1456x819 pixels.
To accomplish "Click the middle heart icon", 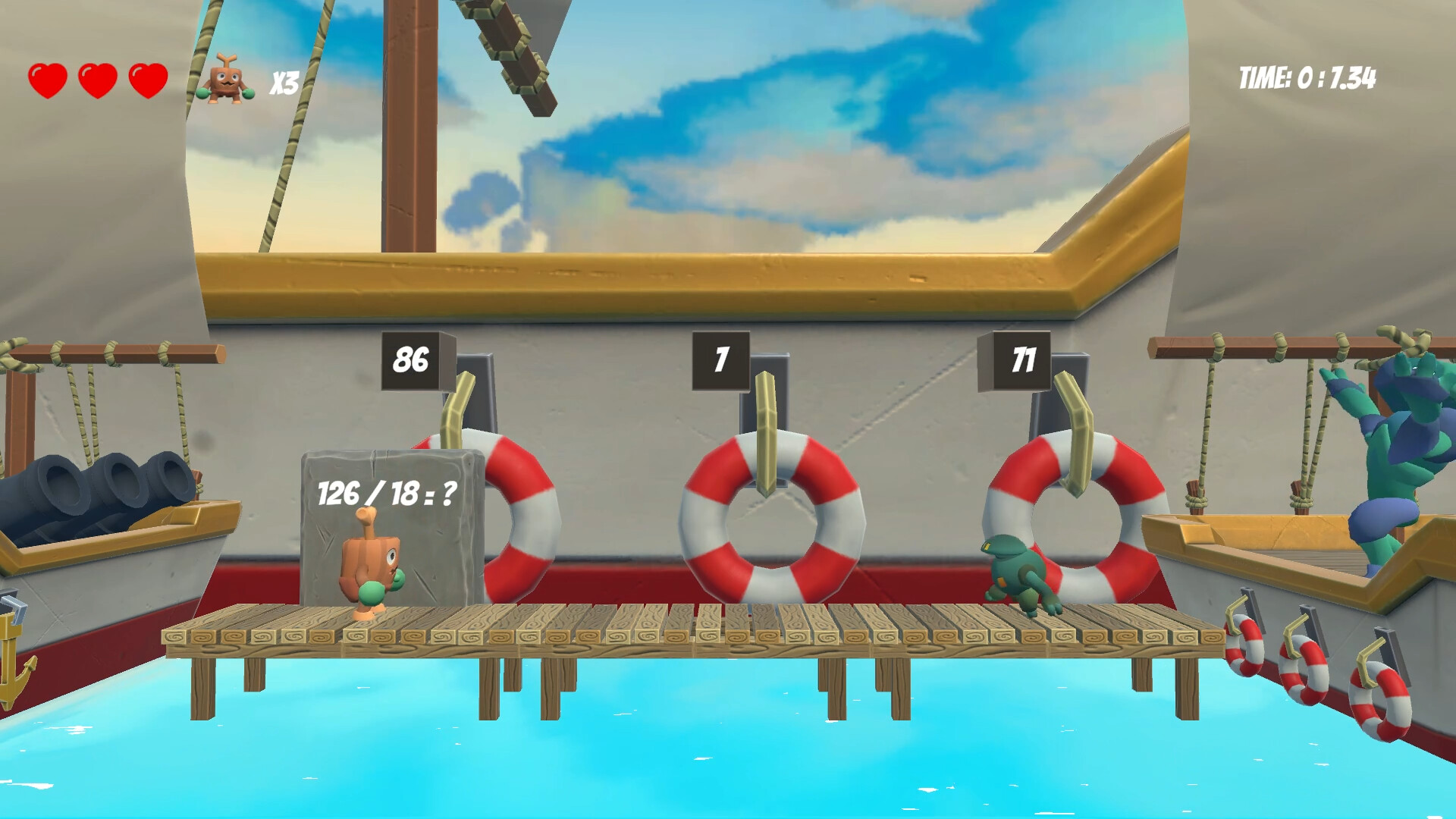I will 96,78.
